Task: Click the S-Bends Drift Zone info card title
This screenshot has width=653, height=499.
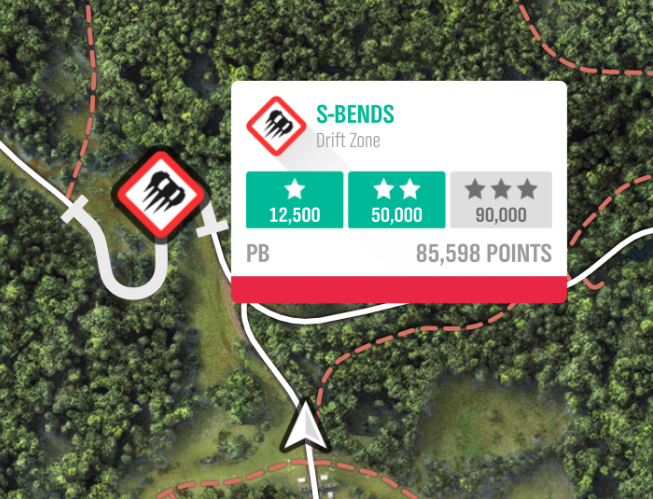Action: [x=355, y=113]
